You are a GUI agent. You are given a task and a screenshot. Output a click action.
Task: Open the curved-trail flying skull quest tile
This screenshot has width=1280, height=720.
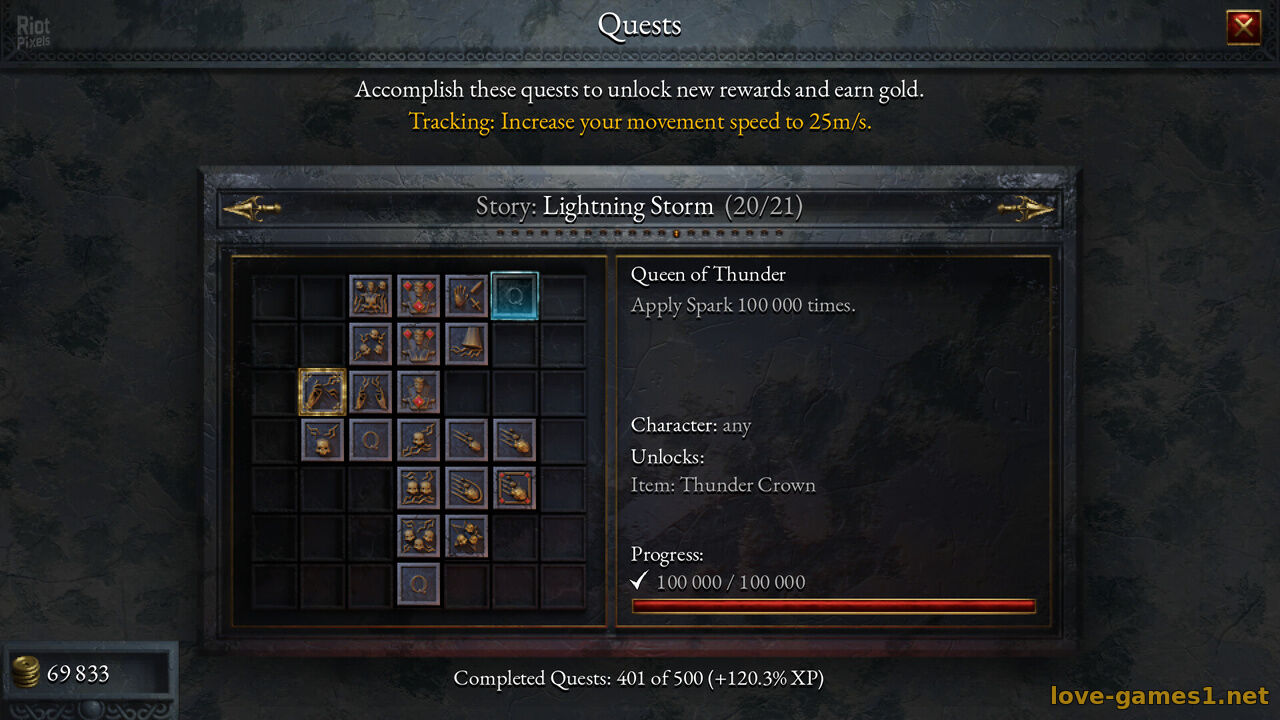pyautogui.click(x=466, y=488)
